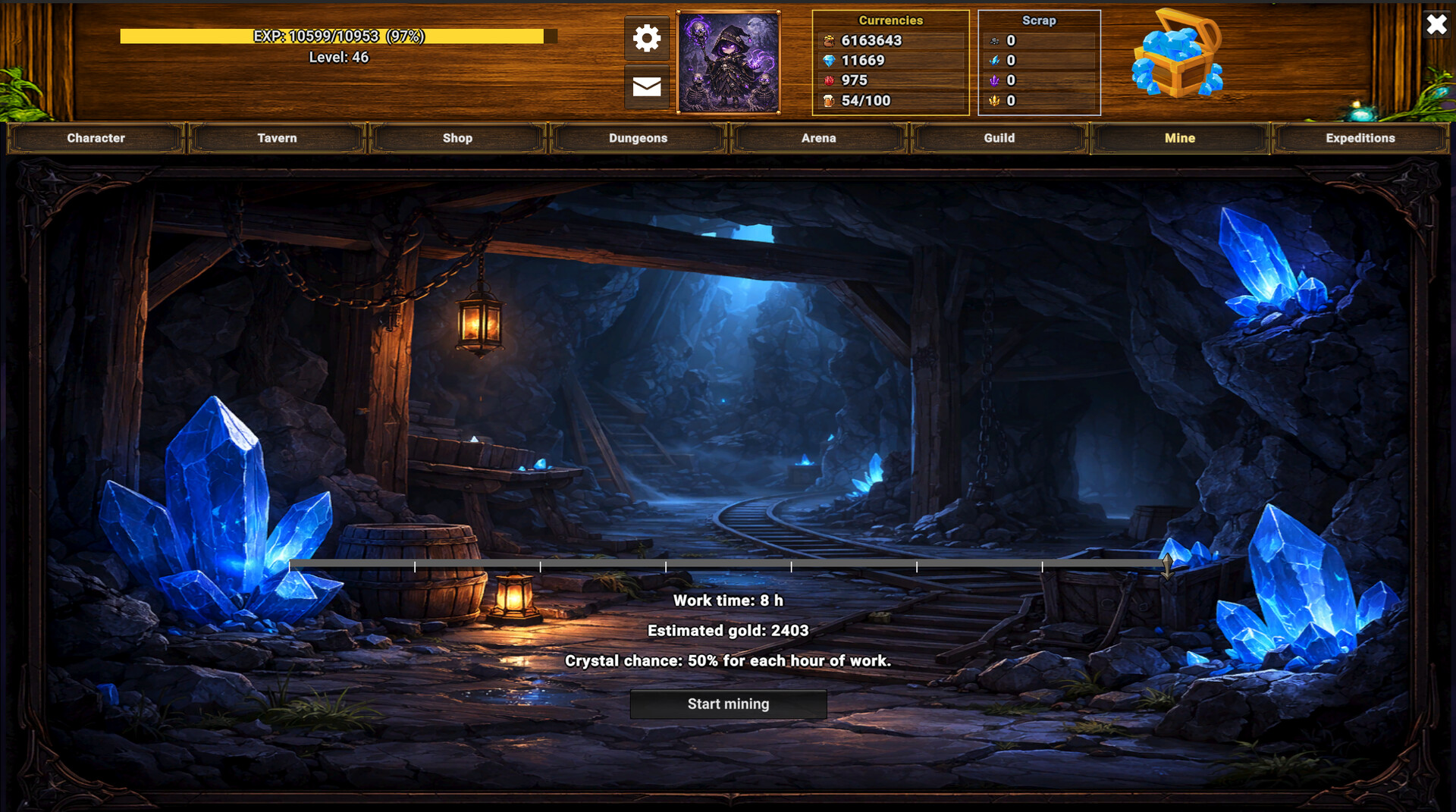Viewport: 1456px width, 812px height.
Task: Switch to the Tavern tab
Action: click(277, 138)
